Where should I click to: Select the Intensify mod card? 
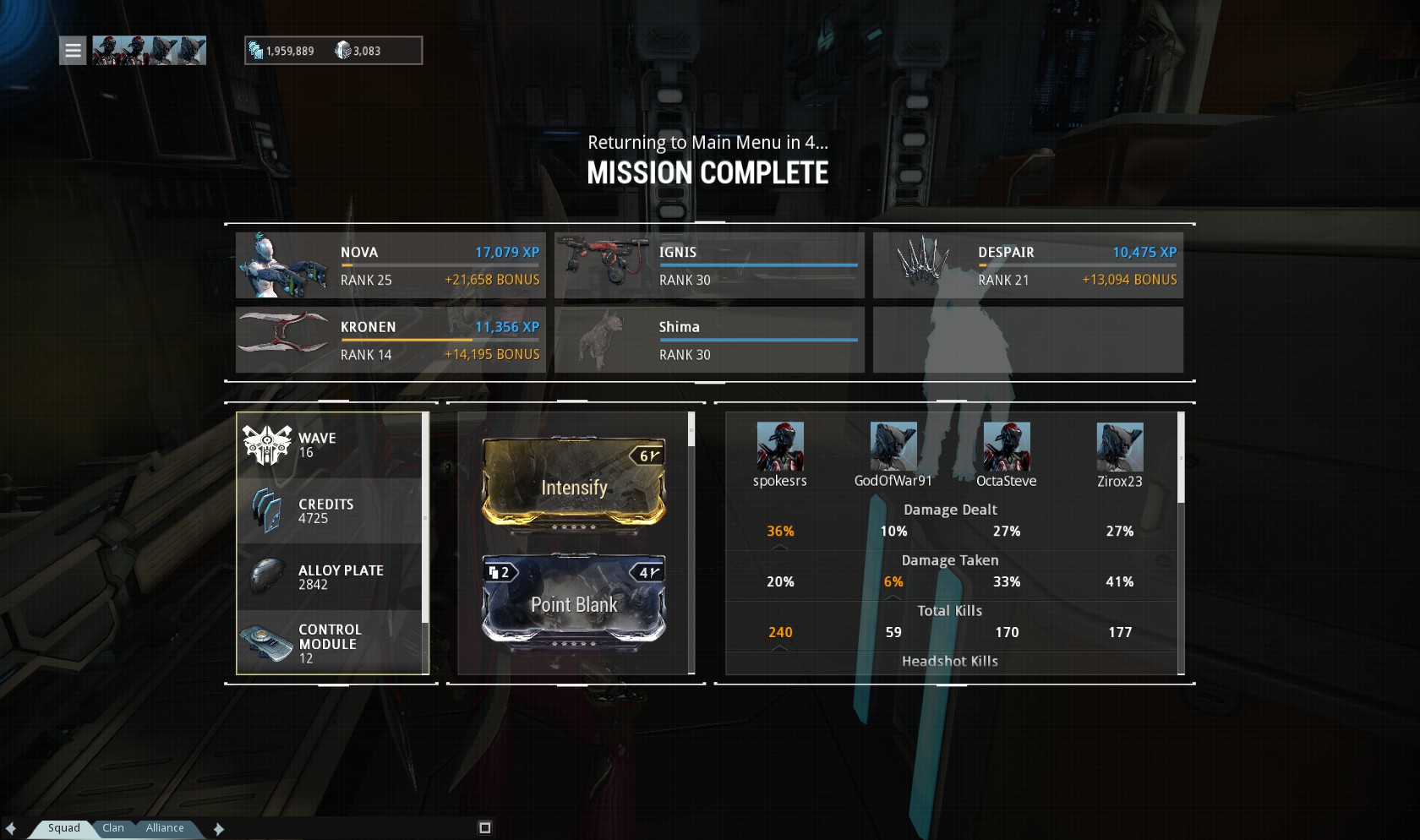[x=574, y=483]
